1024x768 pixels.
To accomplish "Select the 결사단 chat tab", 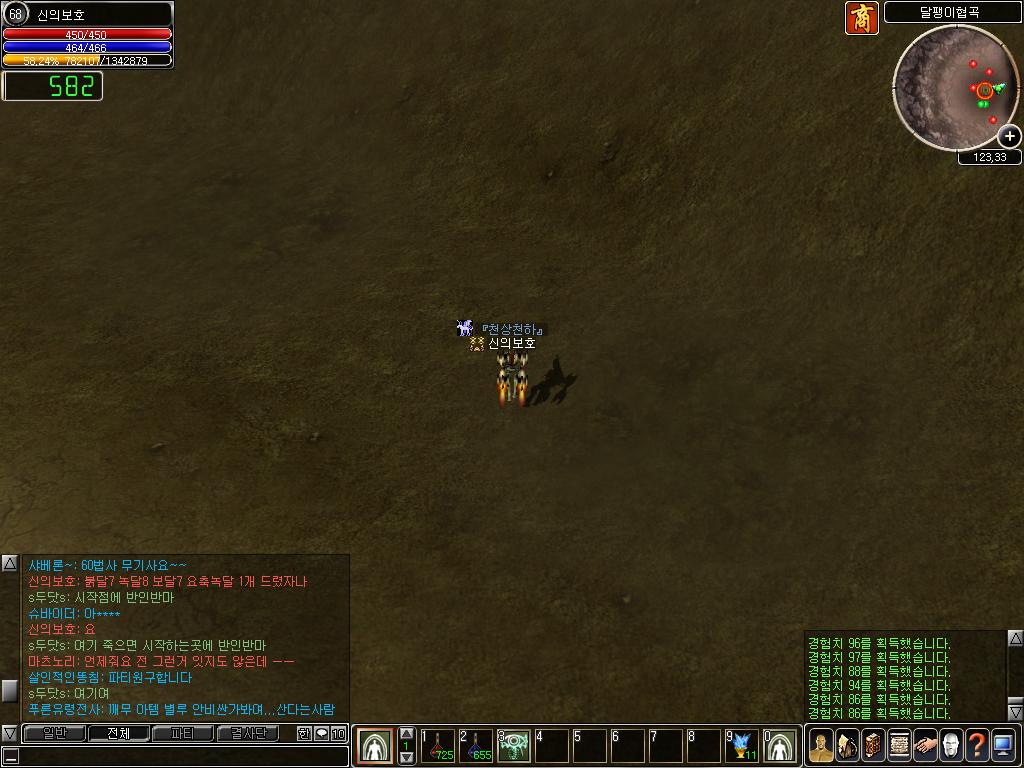I will (x=248, y=733).
